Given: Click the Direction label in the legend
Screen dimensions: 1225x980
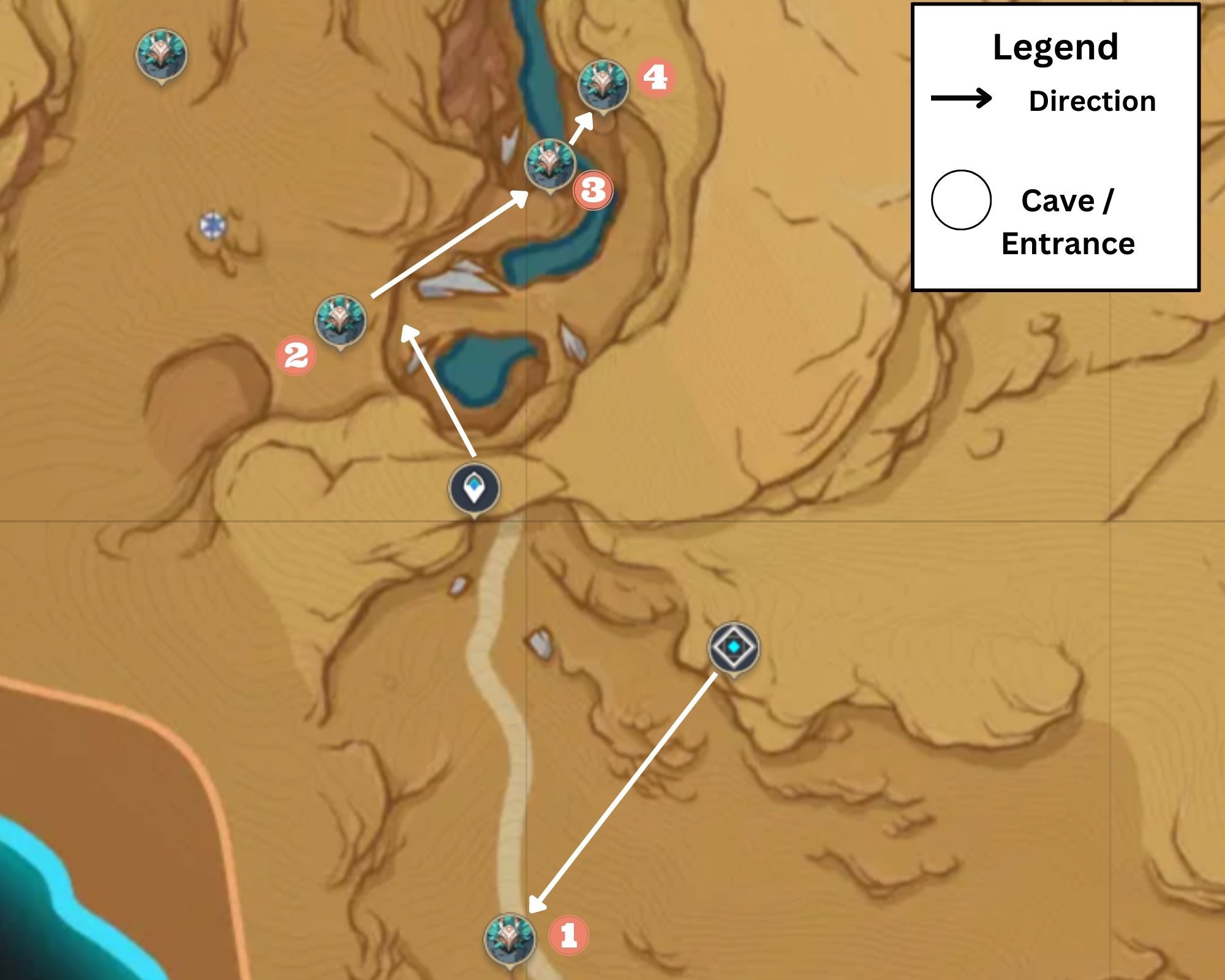Looking at the screenshot, I should click(x=1091, y=100).
